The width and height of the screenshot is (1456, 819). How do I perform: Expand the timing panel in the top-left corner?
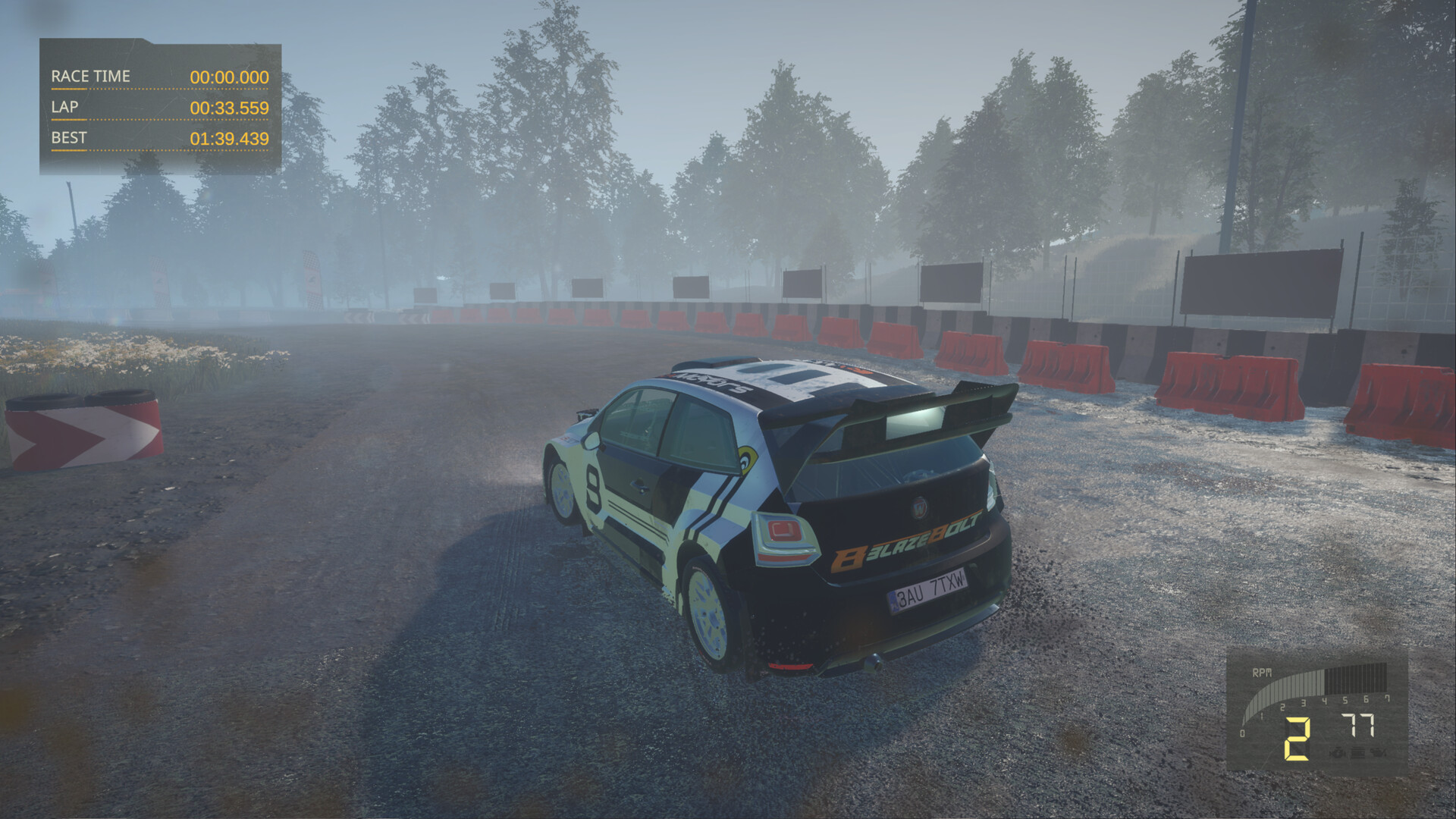click(158, 106)
